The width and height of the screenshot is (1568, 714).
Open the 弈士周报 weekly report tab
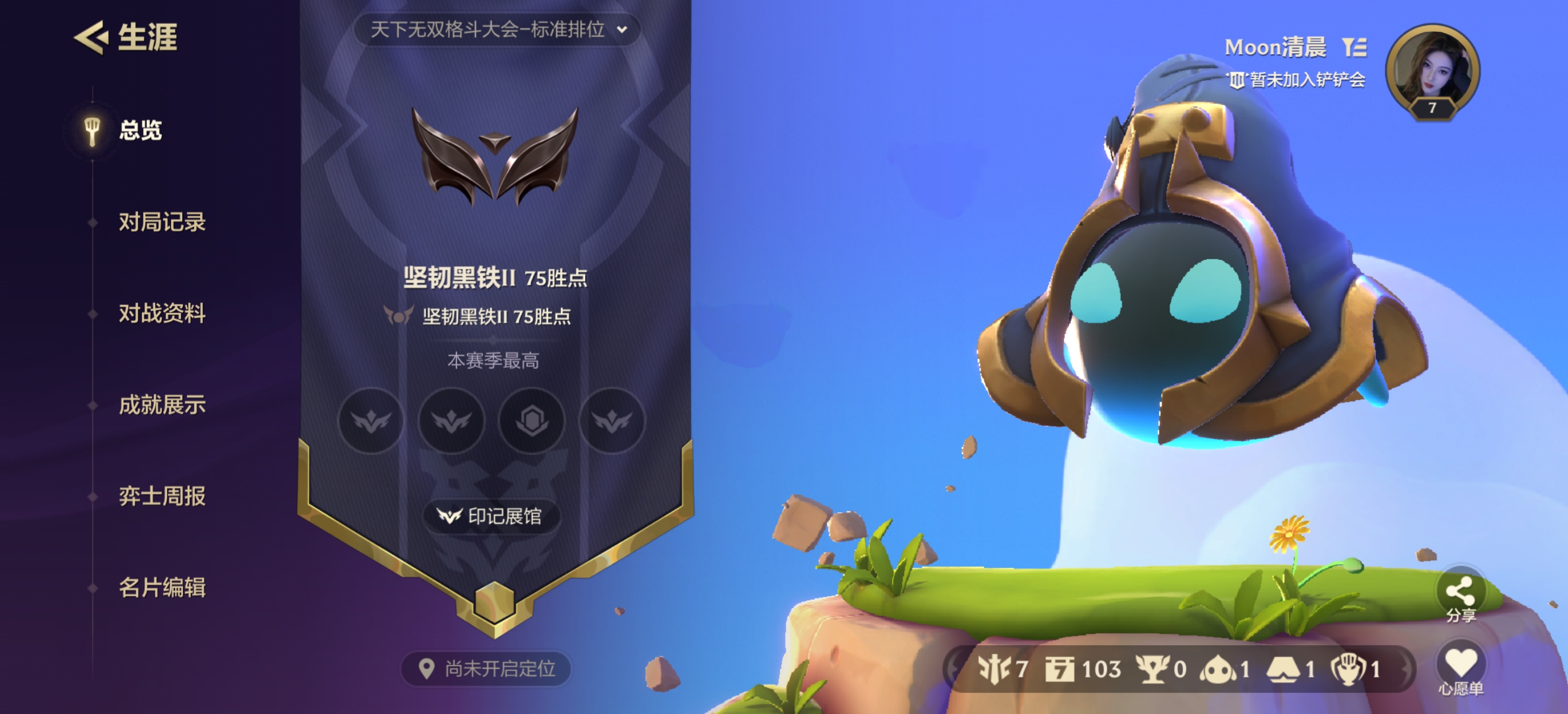162,496
